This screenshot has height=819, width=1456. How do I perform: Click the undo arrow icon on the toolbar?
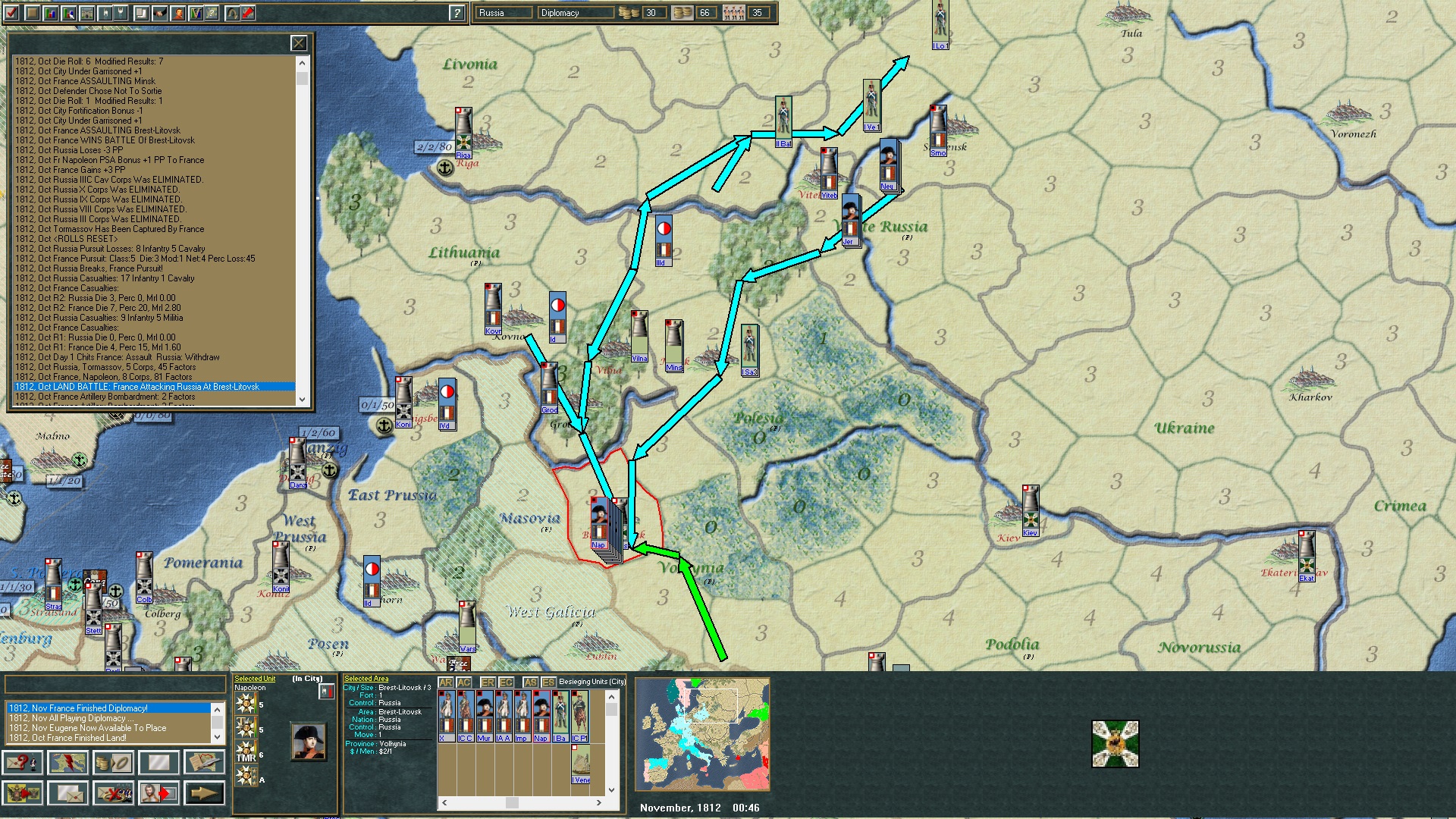point(231,11)
